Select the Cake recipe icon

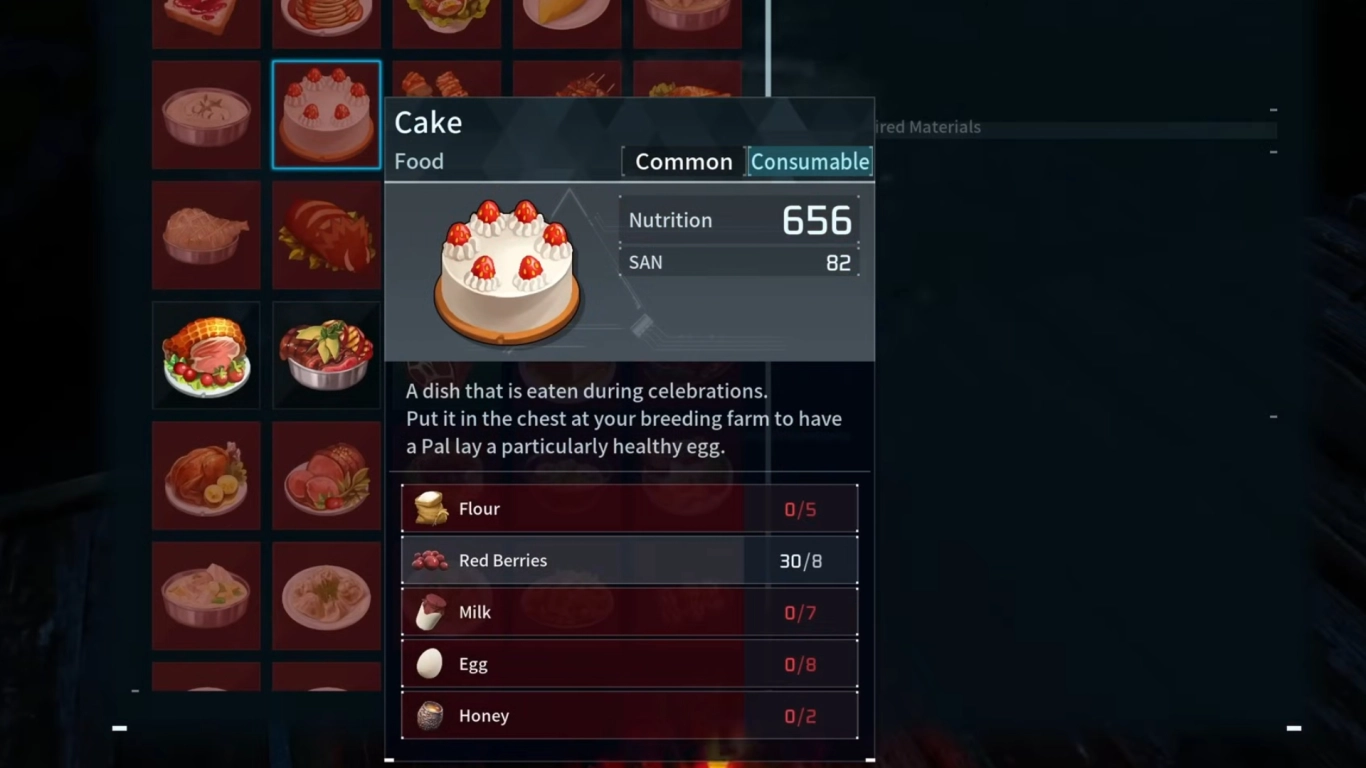[x=326, y=114]
